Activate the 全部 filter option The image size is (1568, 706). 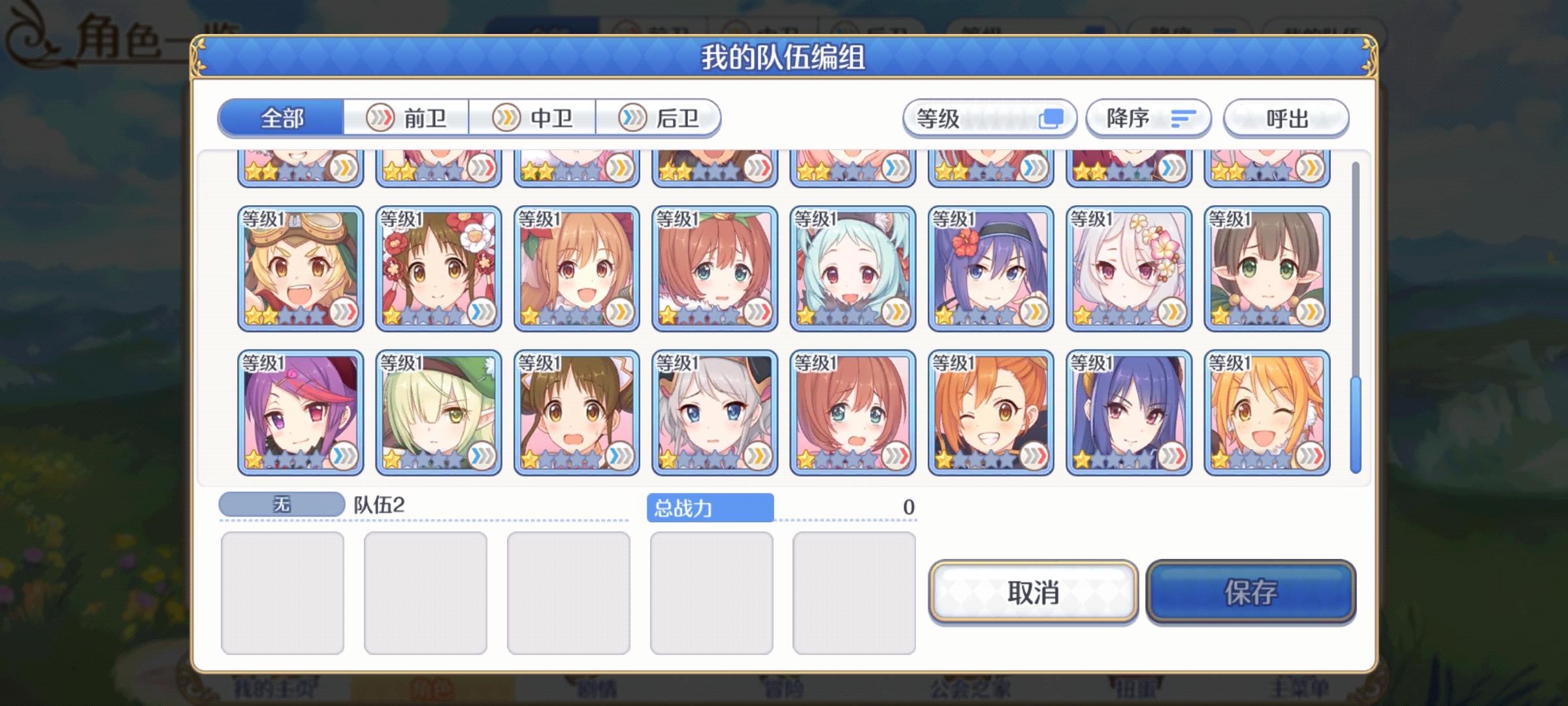(281, 118)
